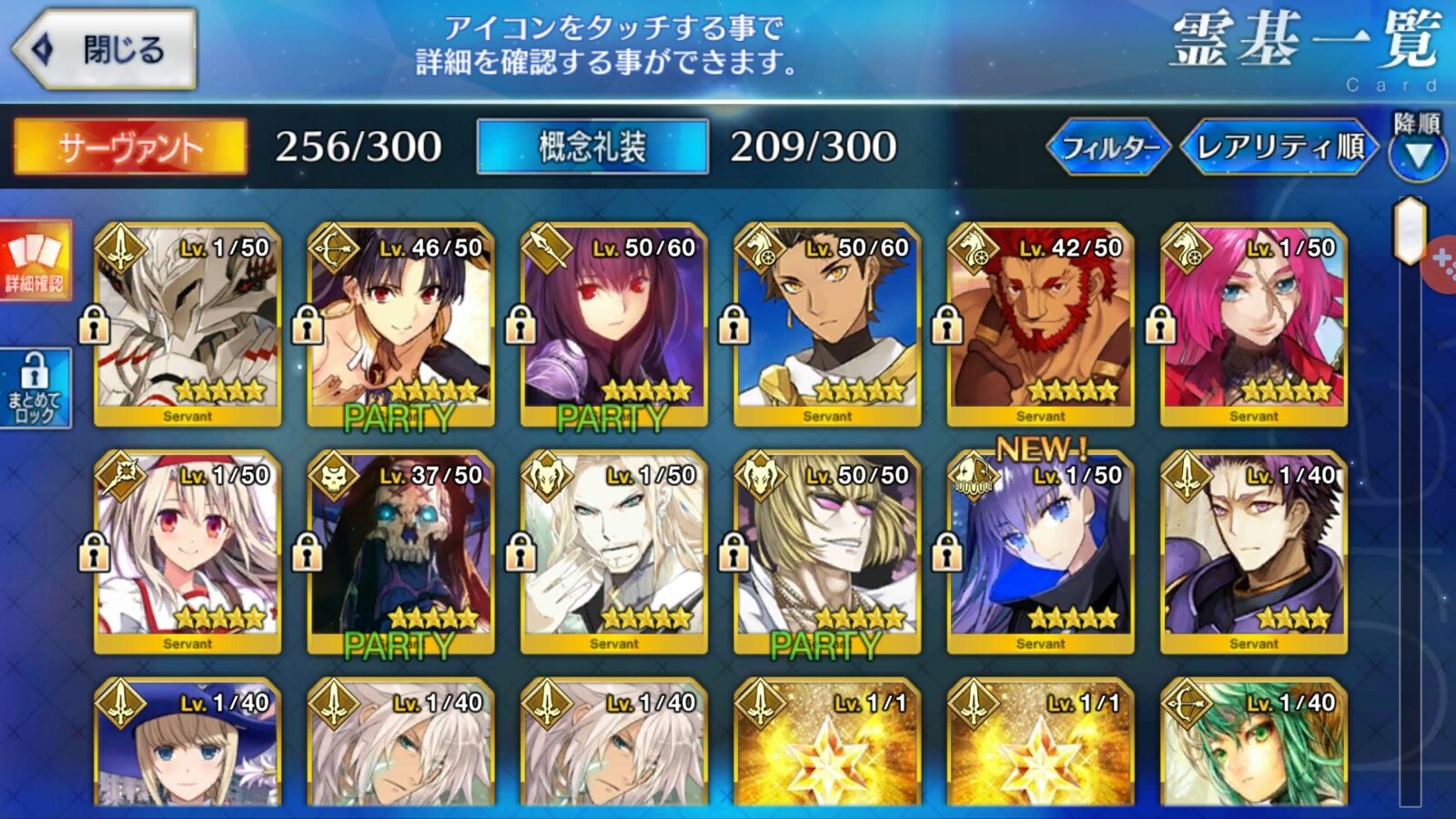Close the Spirit Origin list with 閉じる

[105, 49]
